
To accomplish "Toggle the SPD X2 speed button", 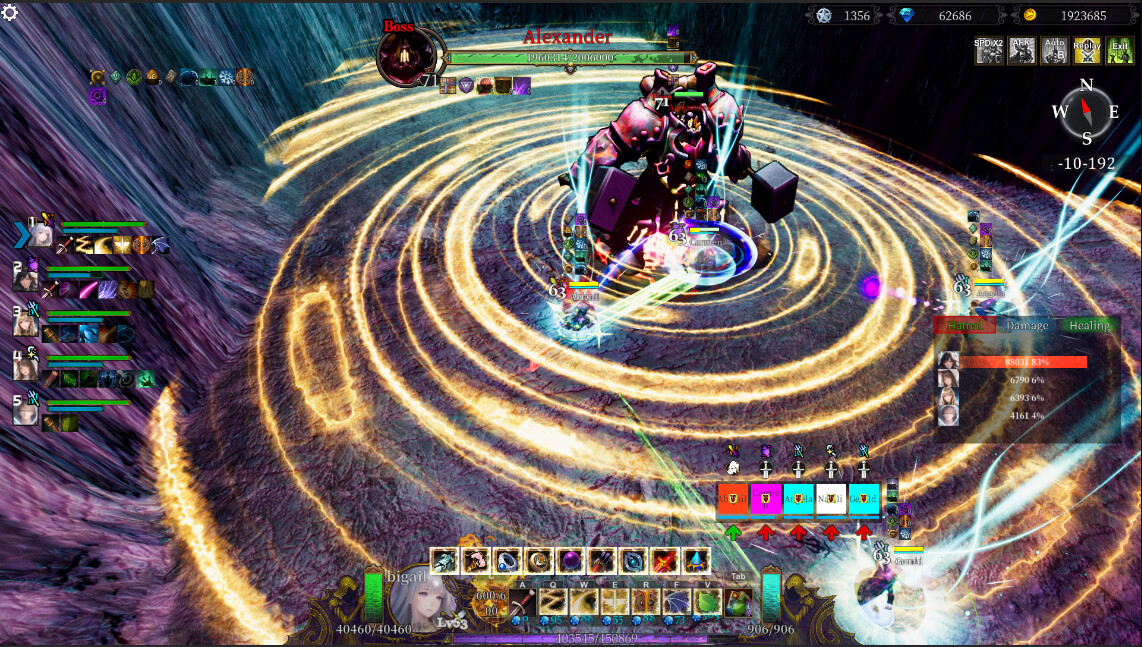I will point(989,51).
